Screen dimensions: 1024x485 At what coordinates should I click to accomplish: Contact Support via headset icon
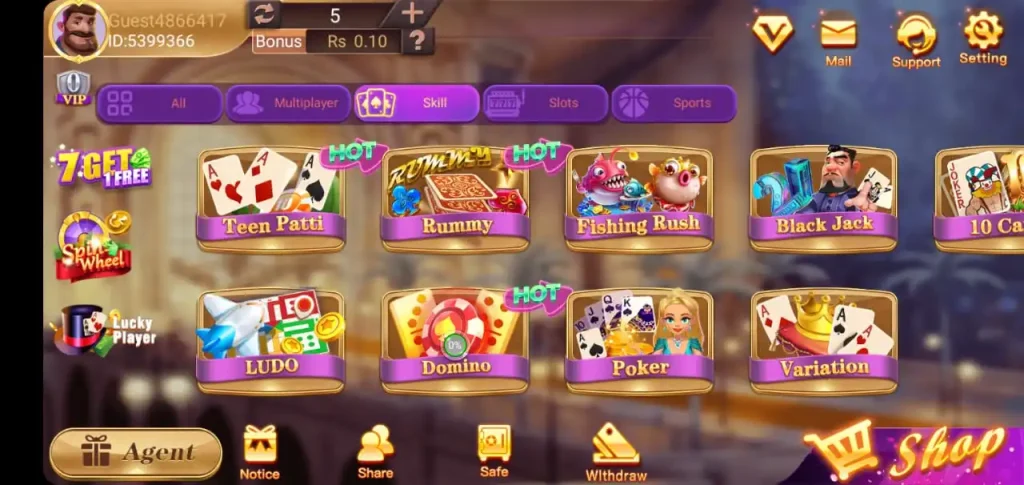click(916, 40)
